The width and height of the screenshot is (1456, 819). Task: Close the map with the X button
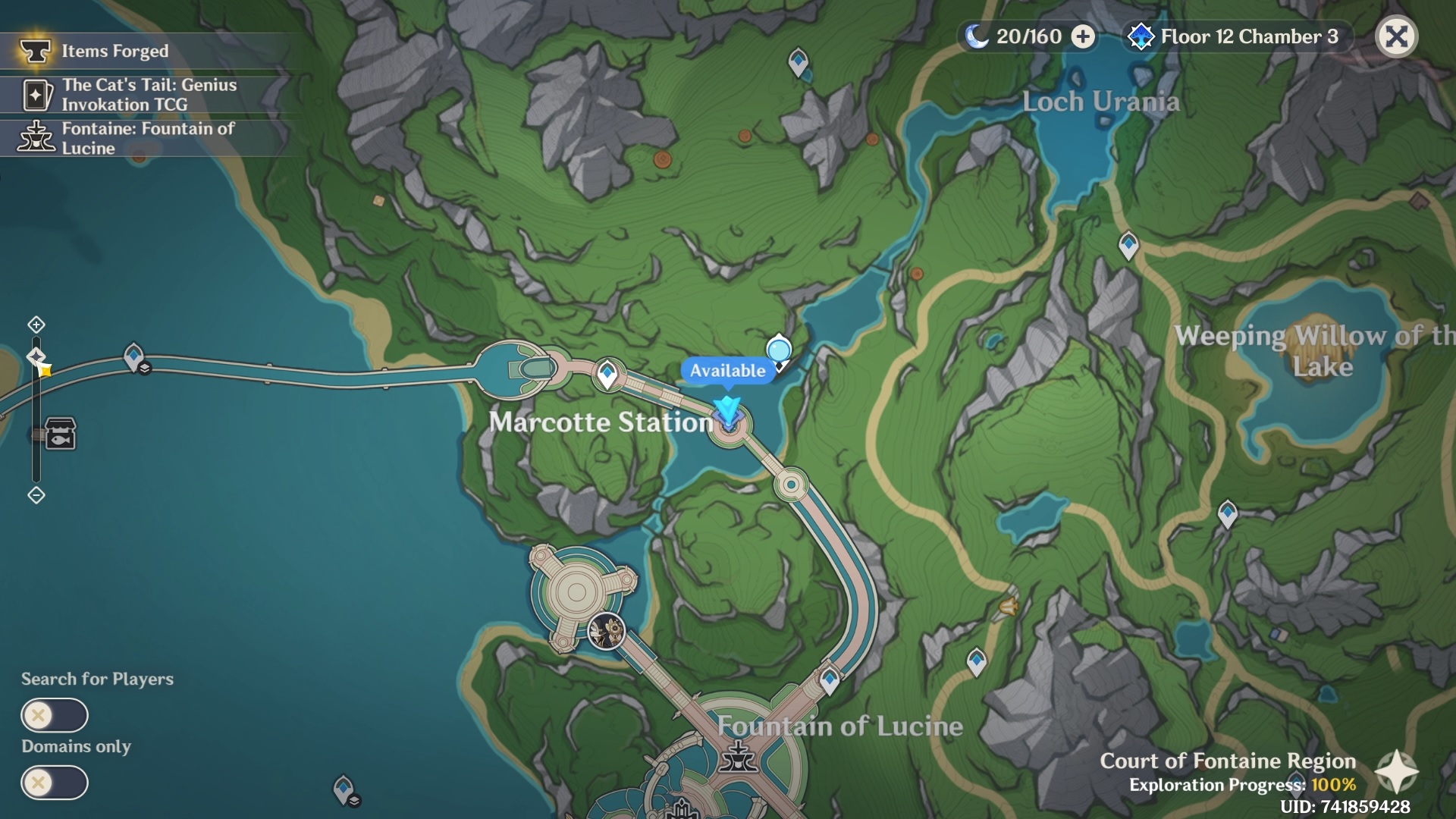tap(1396, 36)
